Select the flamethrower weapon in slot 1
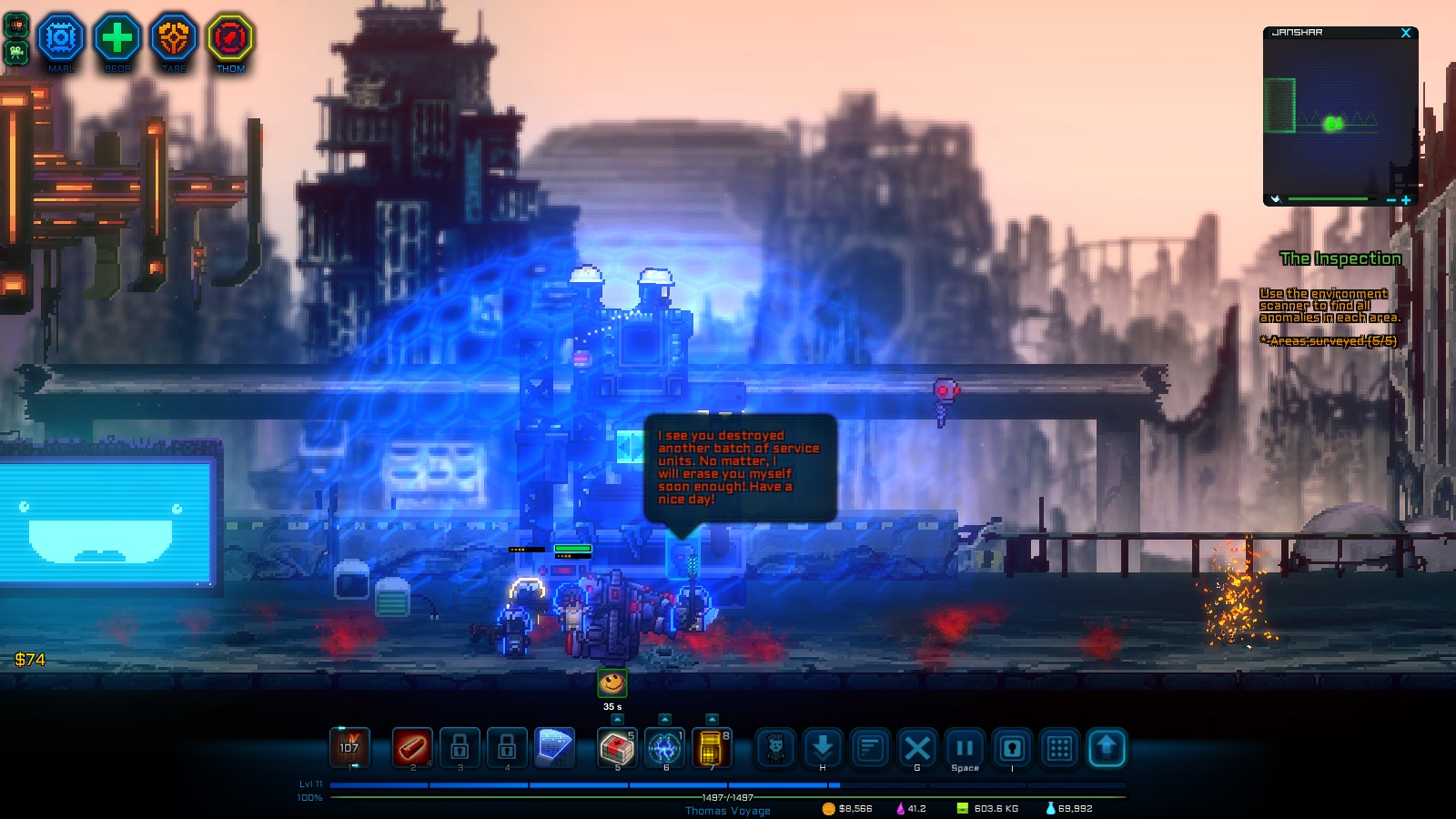Screen dimensions: 1456x819 (350, 748)
